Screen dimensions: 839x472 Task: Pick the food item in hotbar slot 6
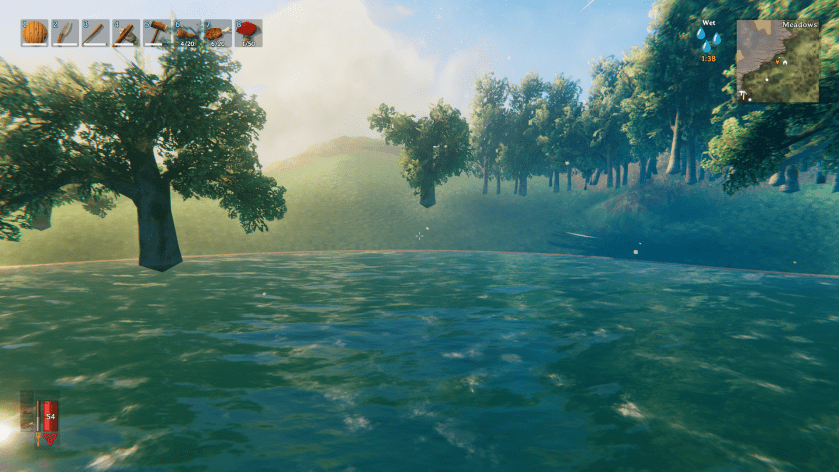point(187,33)
